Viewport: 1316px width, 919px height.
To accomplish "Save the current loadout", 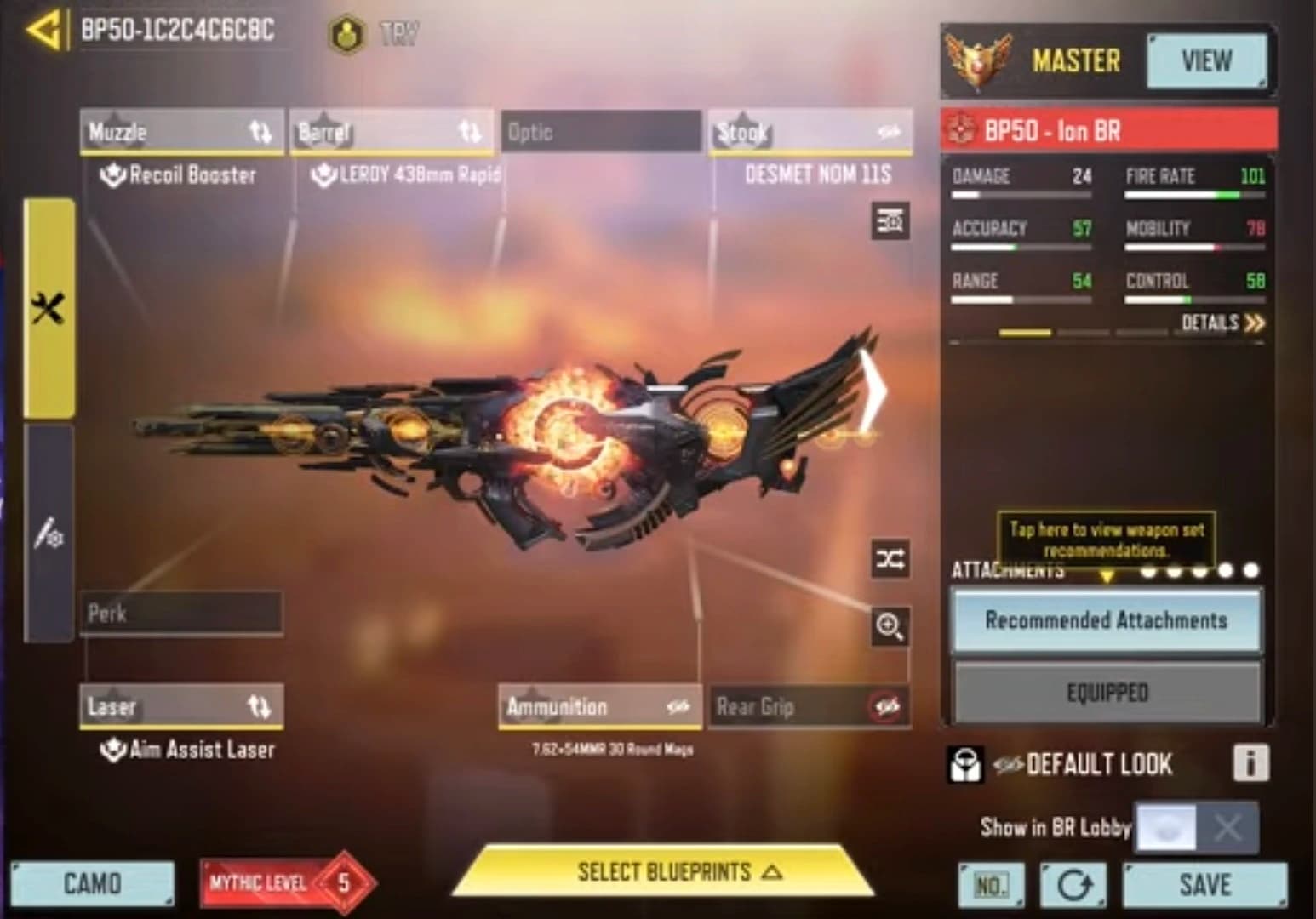I will tap(1204, 885).
